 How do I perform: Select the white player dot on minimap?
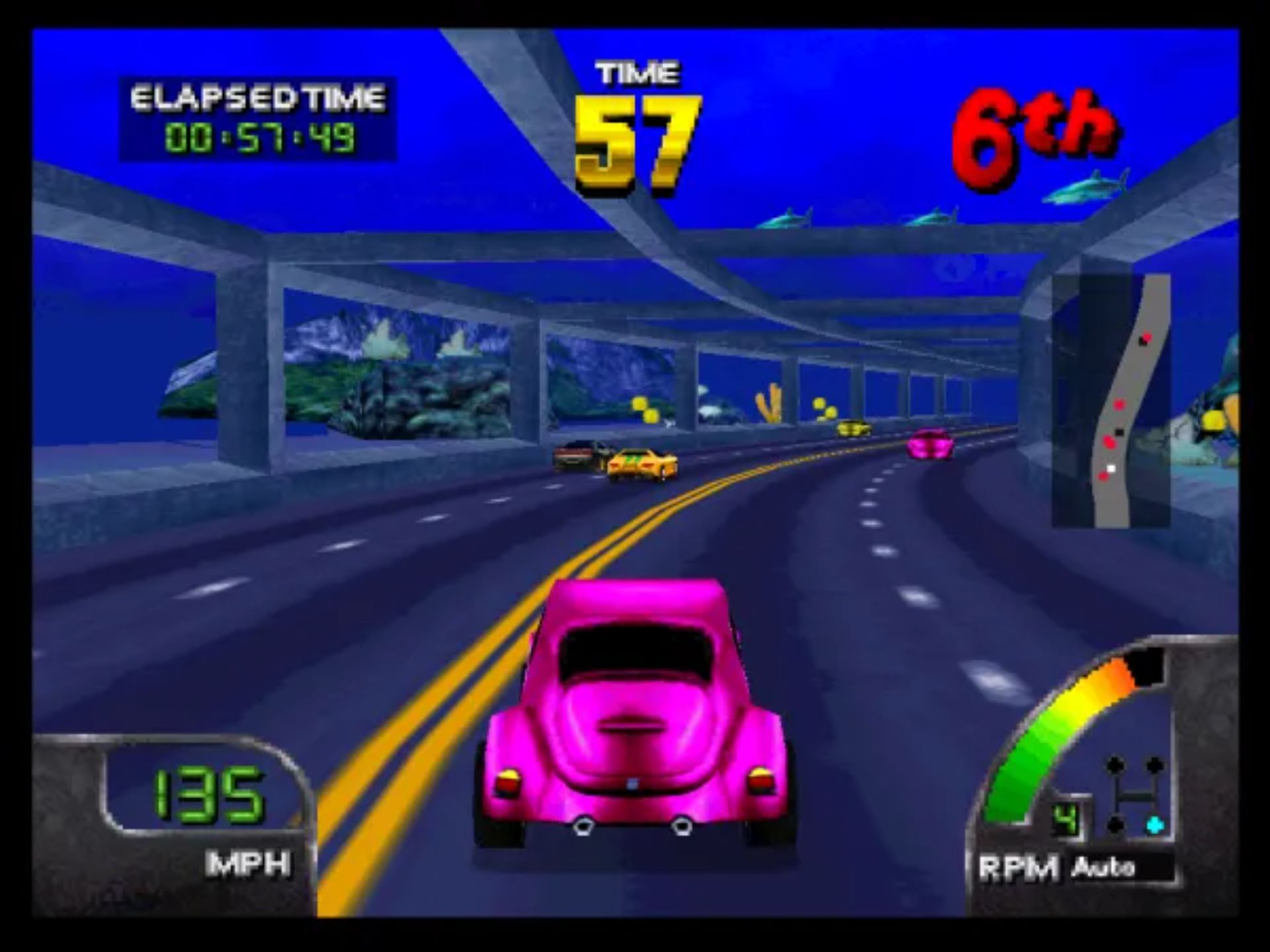[1113, 467]
